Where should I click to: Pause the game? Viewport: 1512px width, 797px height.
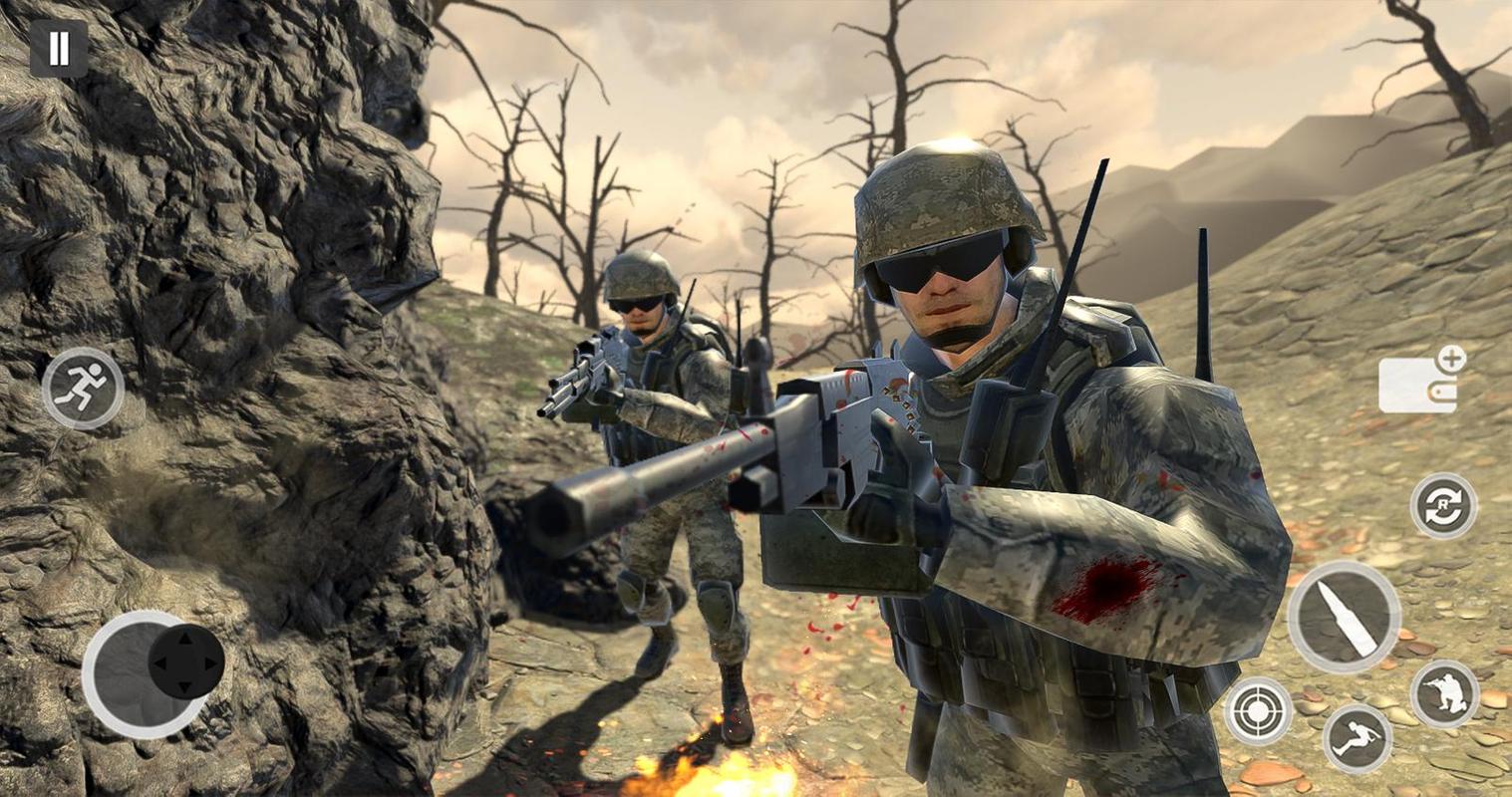(59, 48)
